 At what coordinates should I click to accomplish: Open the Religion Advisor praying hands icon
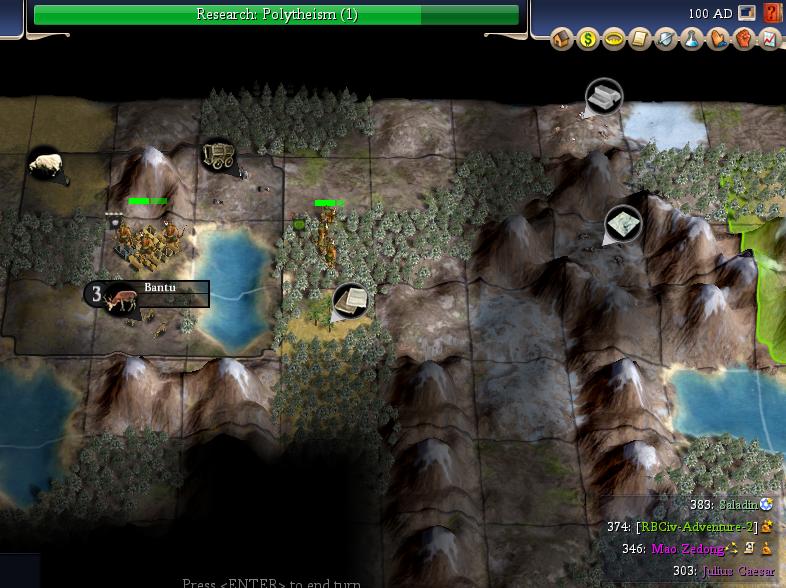pos(716,40)
